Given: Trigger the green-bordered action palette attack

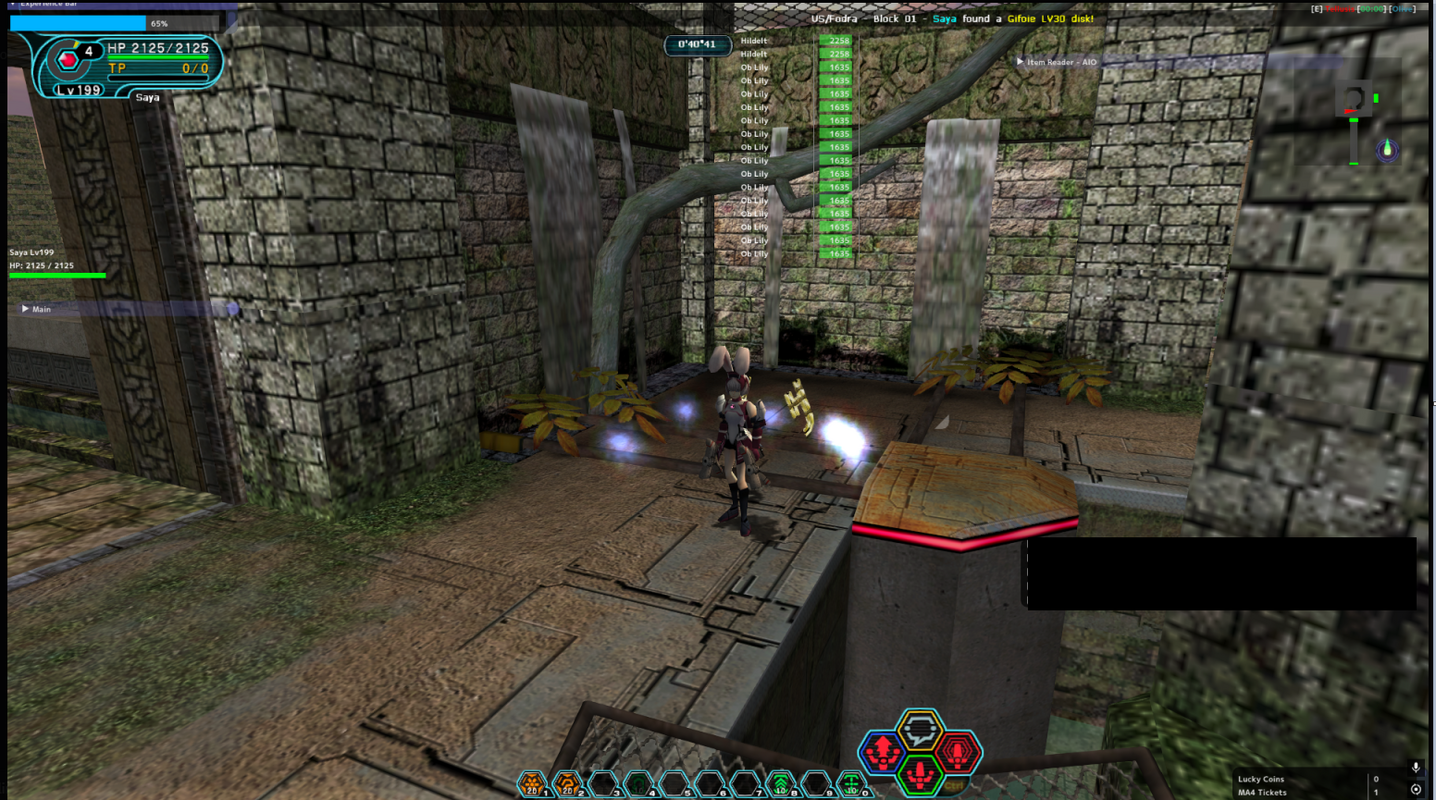Looking at the screenshot, I should point(920,774).
